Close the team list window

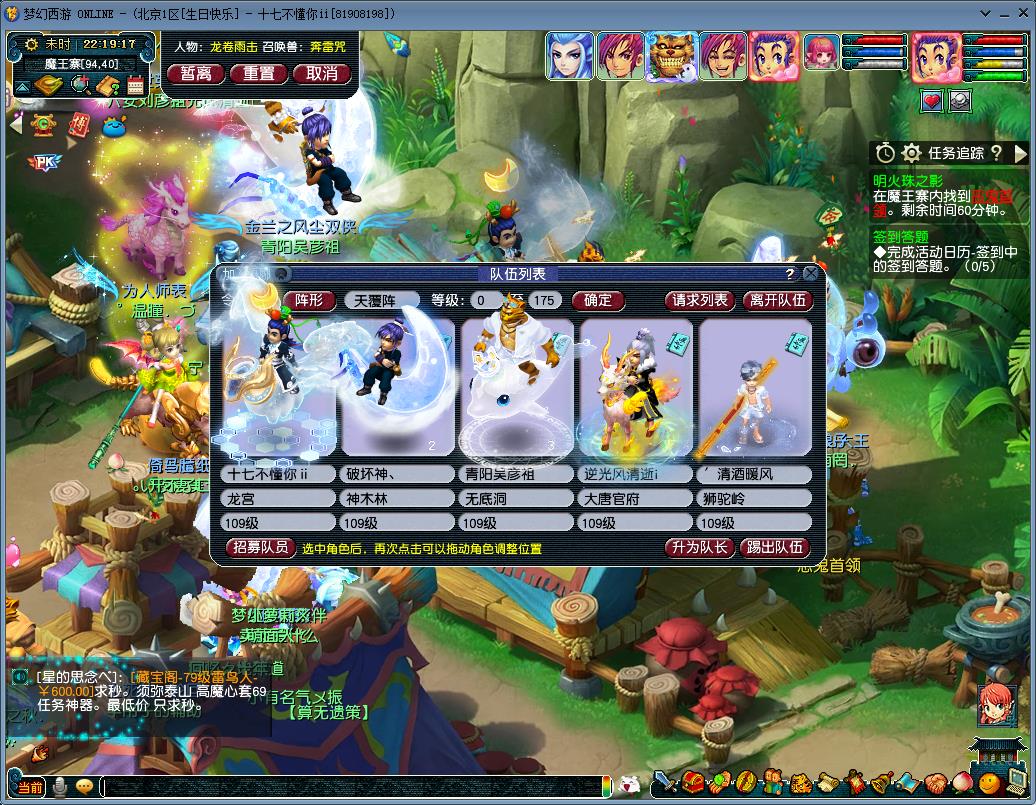811,273
